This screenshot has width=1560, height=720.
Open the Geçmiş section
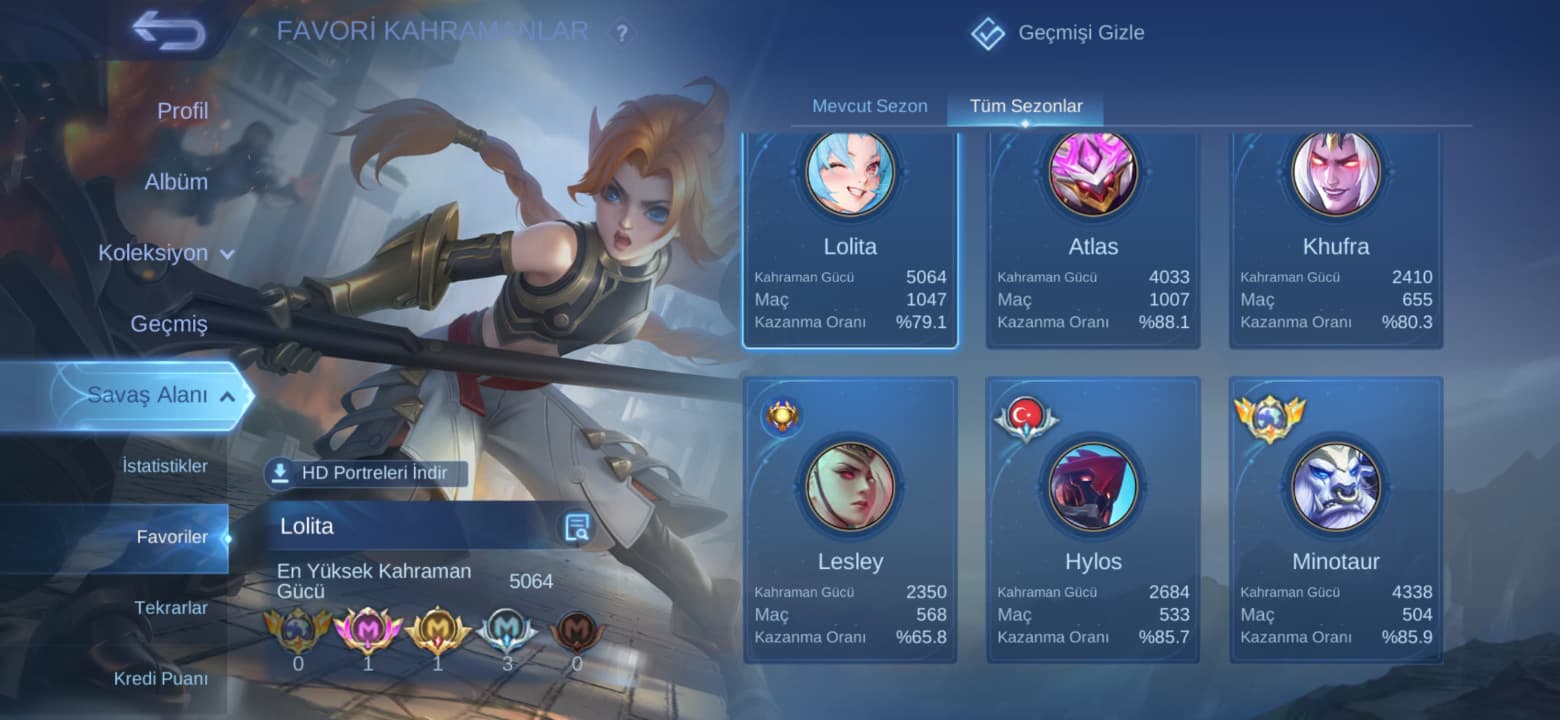coord(169,324)
